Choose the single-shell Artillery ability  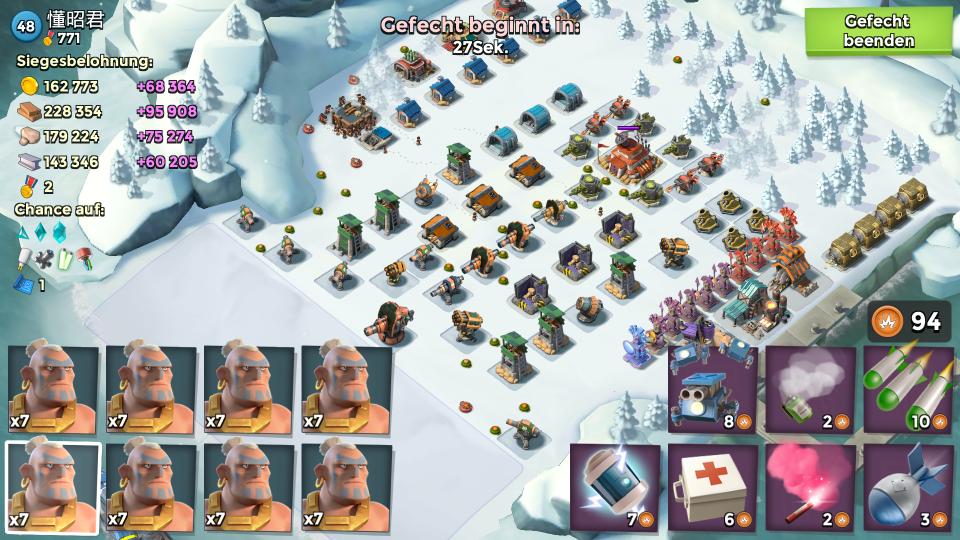pyautogui.click(x=908, y=487)
